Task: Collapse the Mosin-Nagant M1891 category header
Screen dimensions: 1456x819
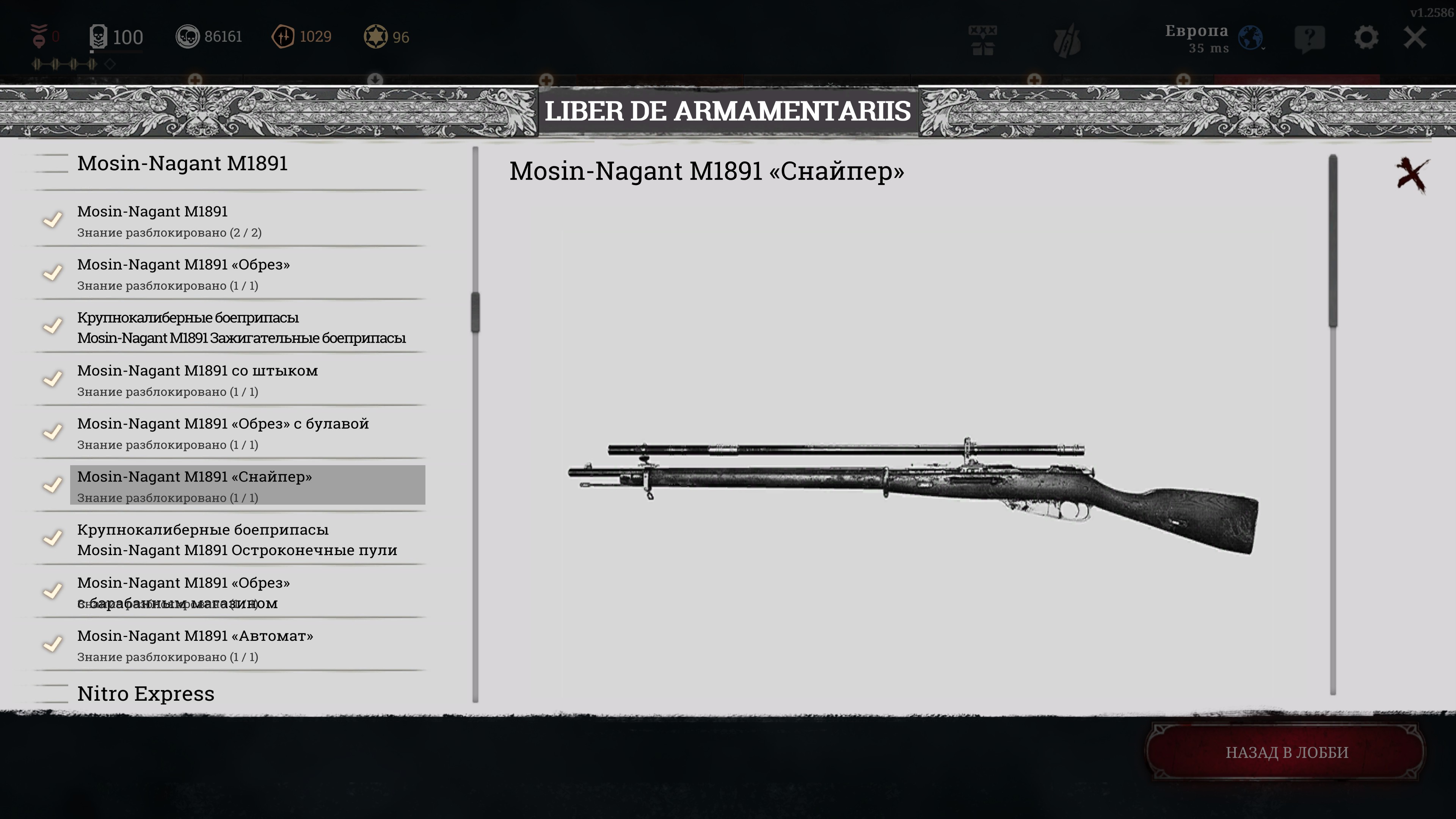Action: coord(182,163)
